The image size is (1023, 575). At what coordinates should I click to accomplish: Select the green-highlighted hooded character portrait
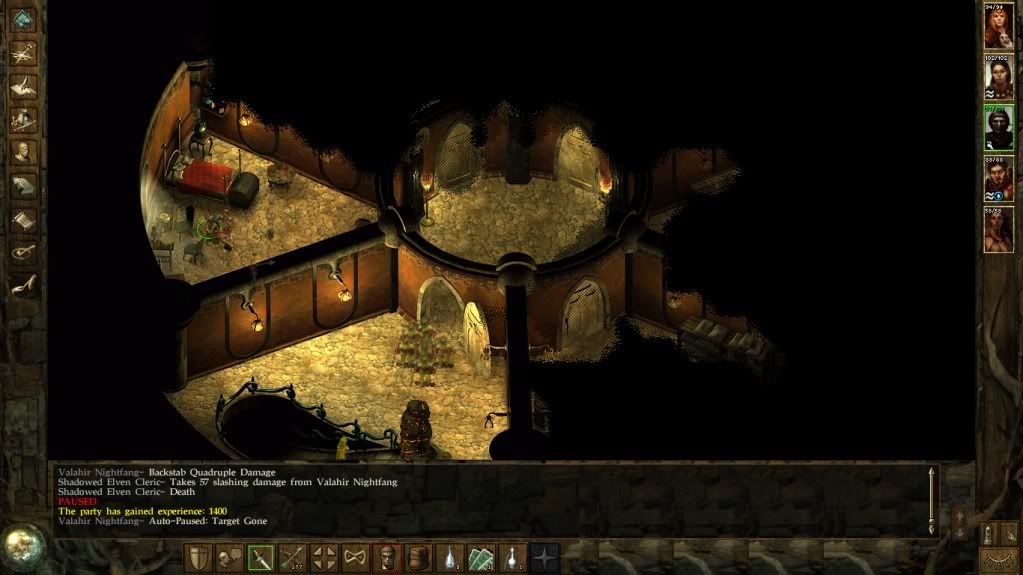click(x=997, y=127)
